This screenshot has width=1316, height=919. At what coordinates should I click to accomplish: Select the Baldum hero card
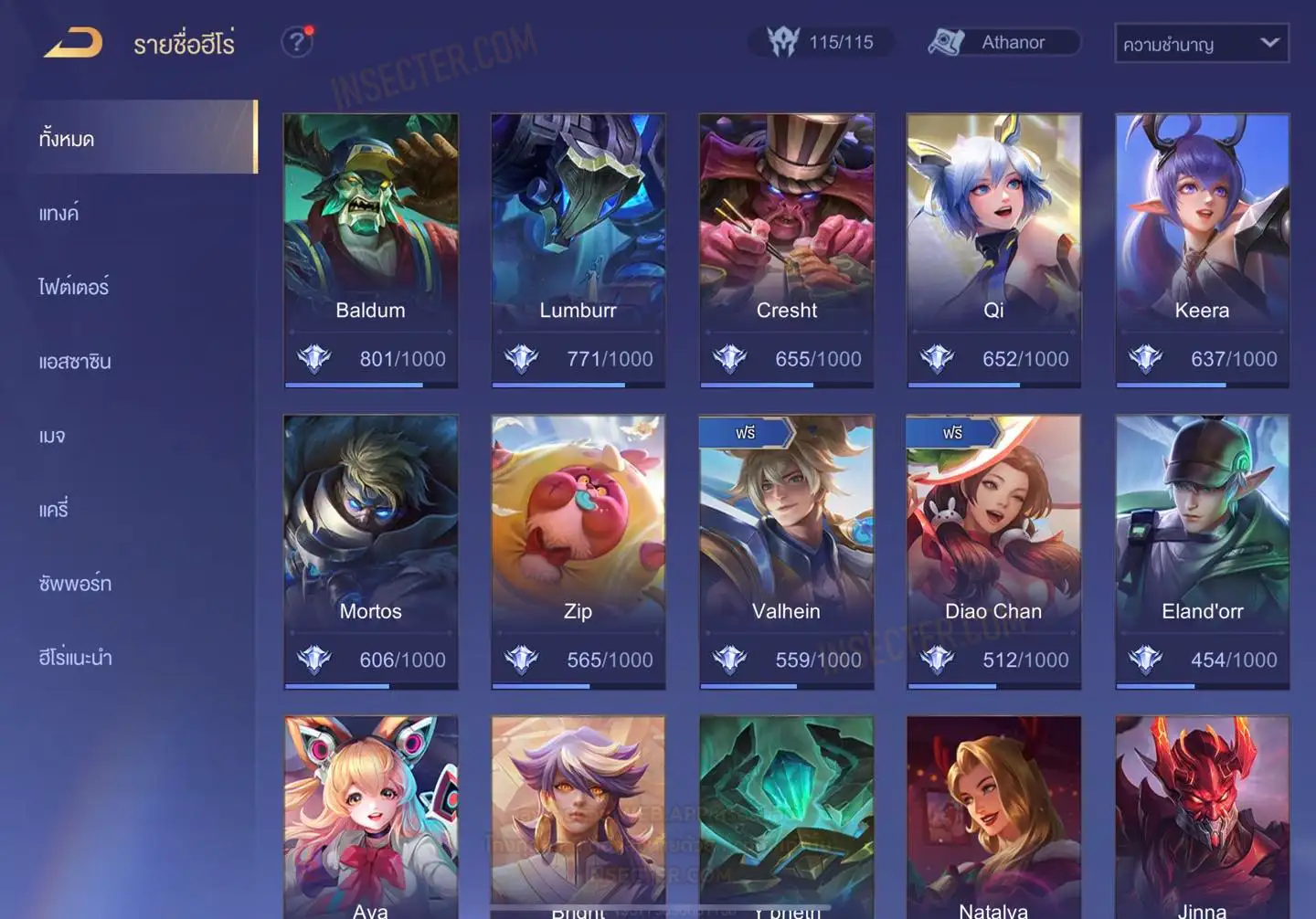370,249
